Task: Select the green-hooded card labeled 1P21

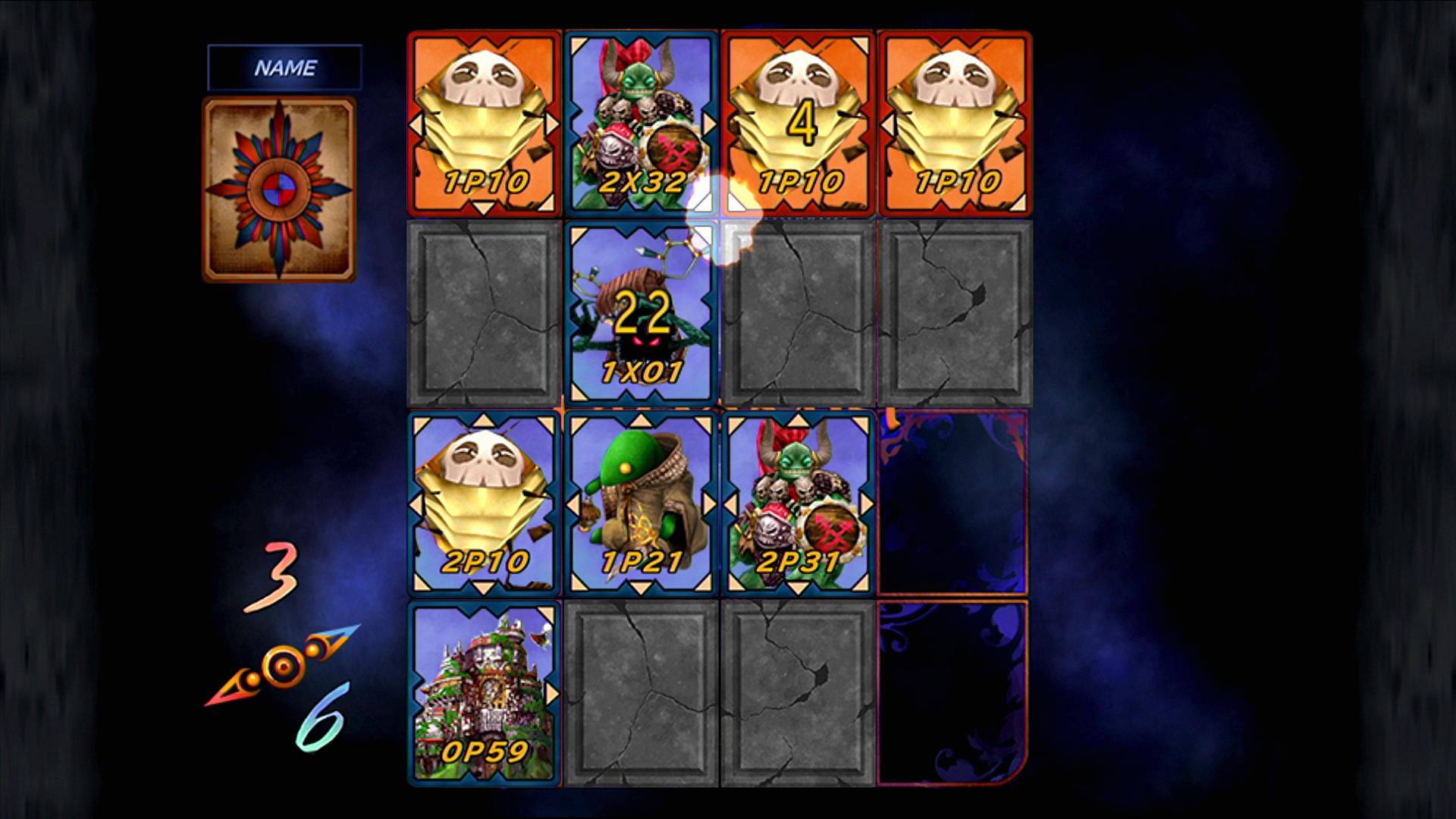Action: (x=642, y=504)
